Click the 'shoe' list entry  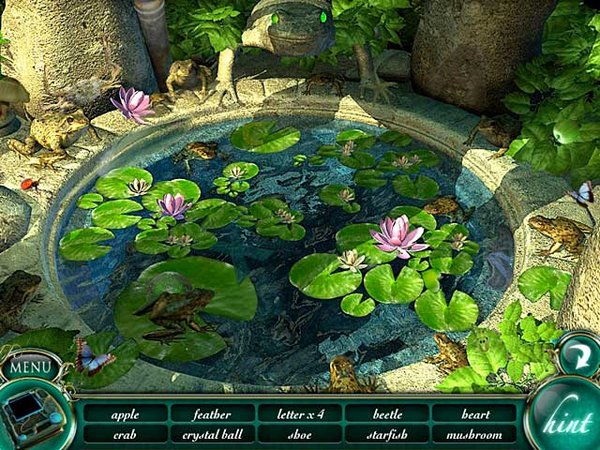click(300, 434)
